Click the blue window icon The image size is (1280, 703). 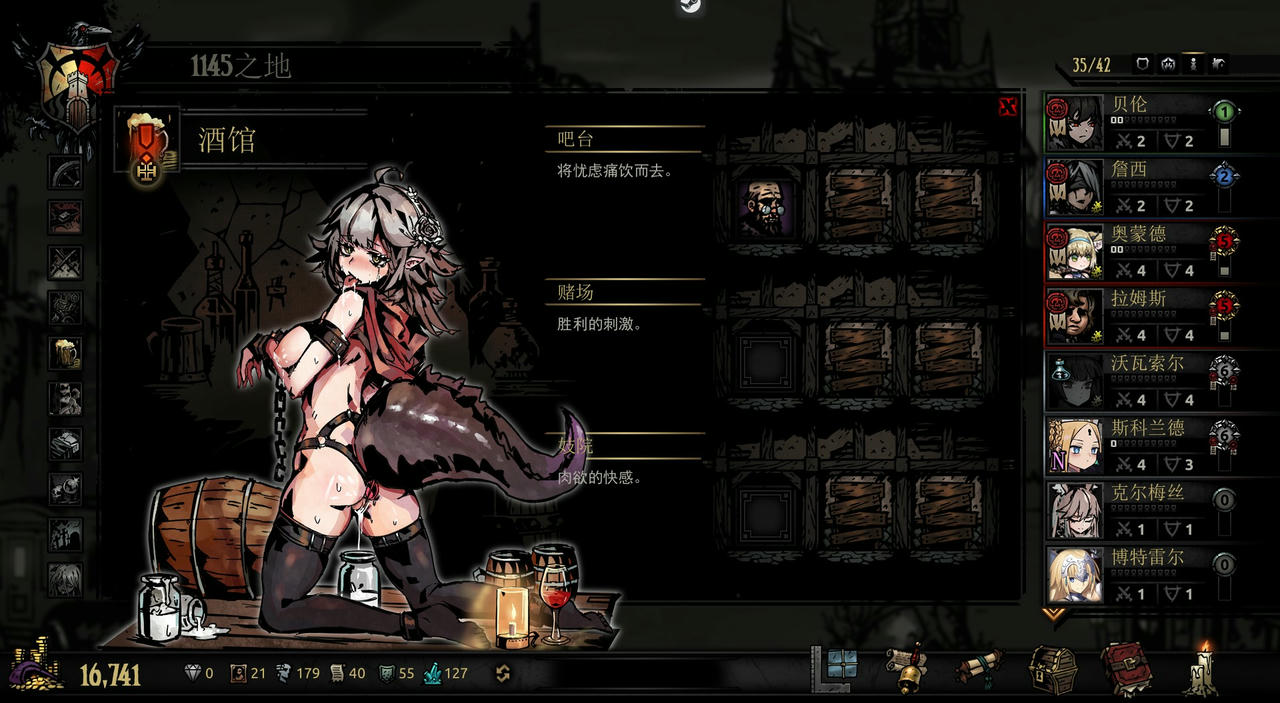coord(841,664)
